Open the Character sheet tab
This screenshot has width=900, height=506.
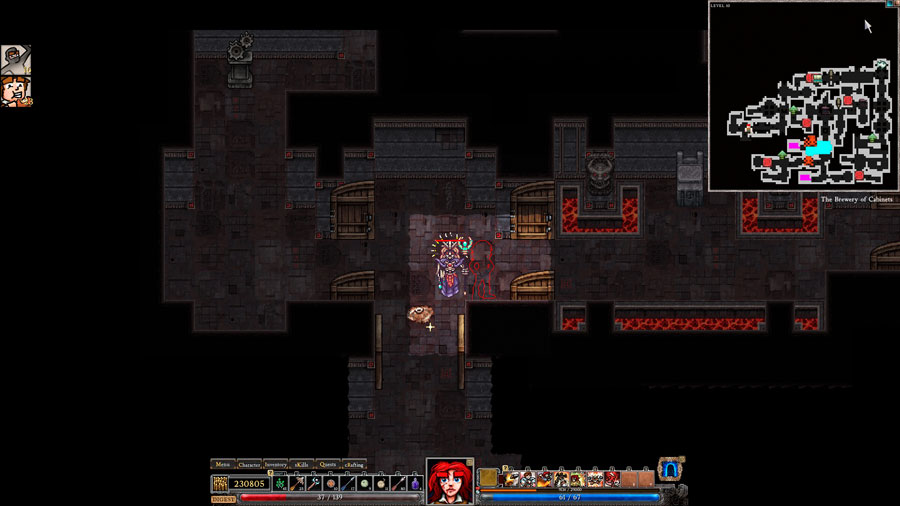coord(249,464)
